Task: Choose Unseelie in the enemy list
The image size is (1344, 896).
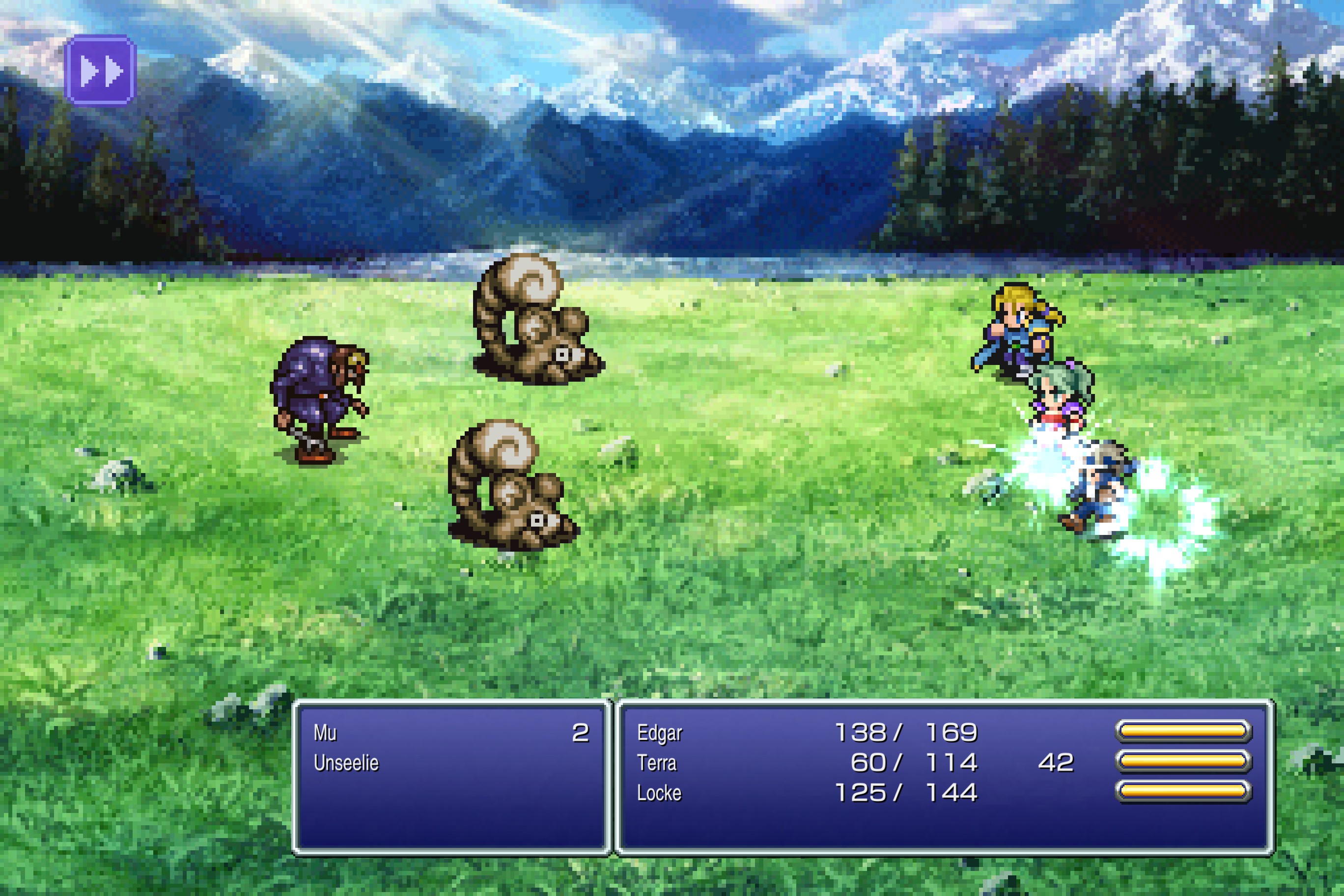Action: 346,763
